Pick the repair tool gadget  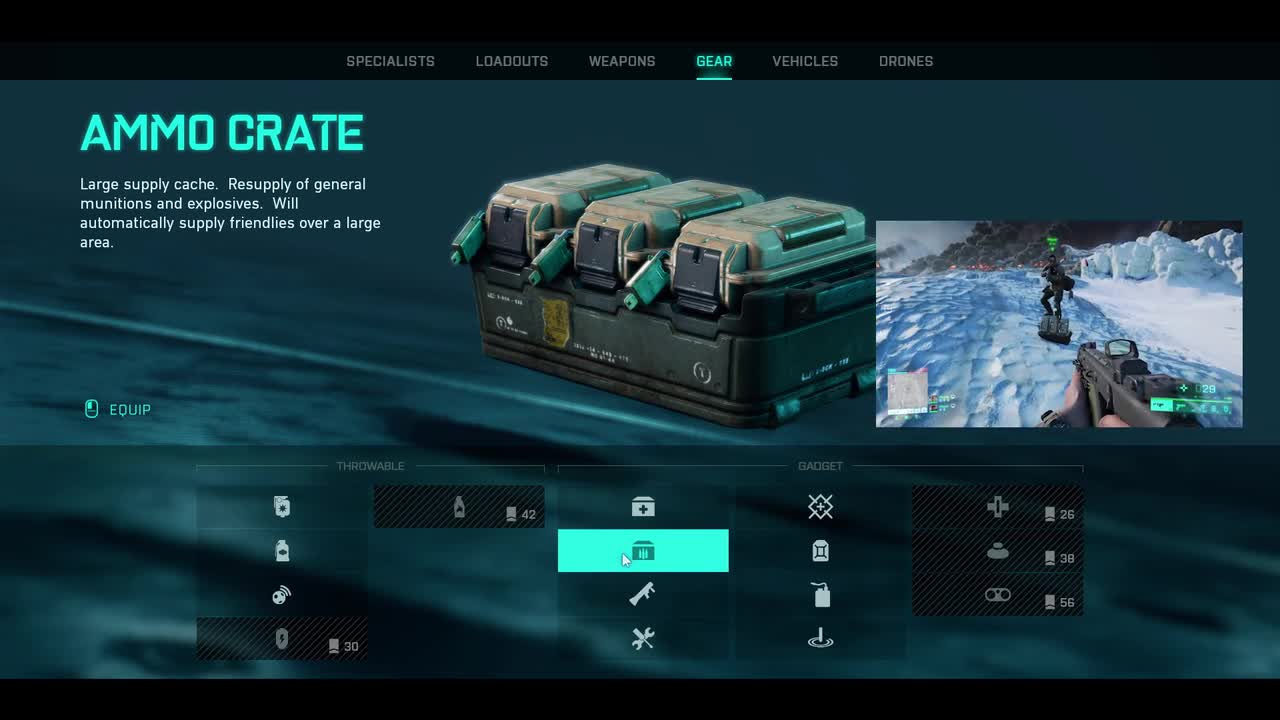pyautogui.click(x=643, y=639)
